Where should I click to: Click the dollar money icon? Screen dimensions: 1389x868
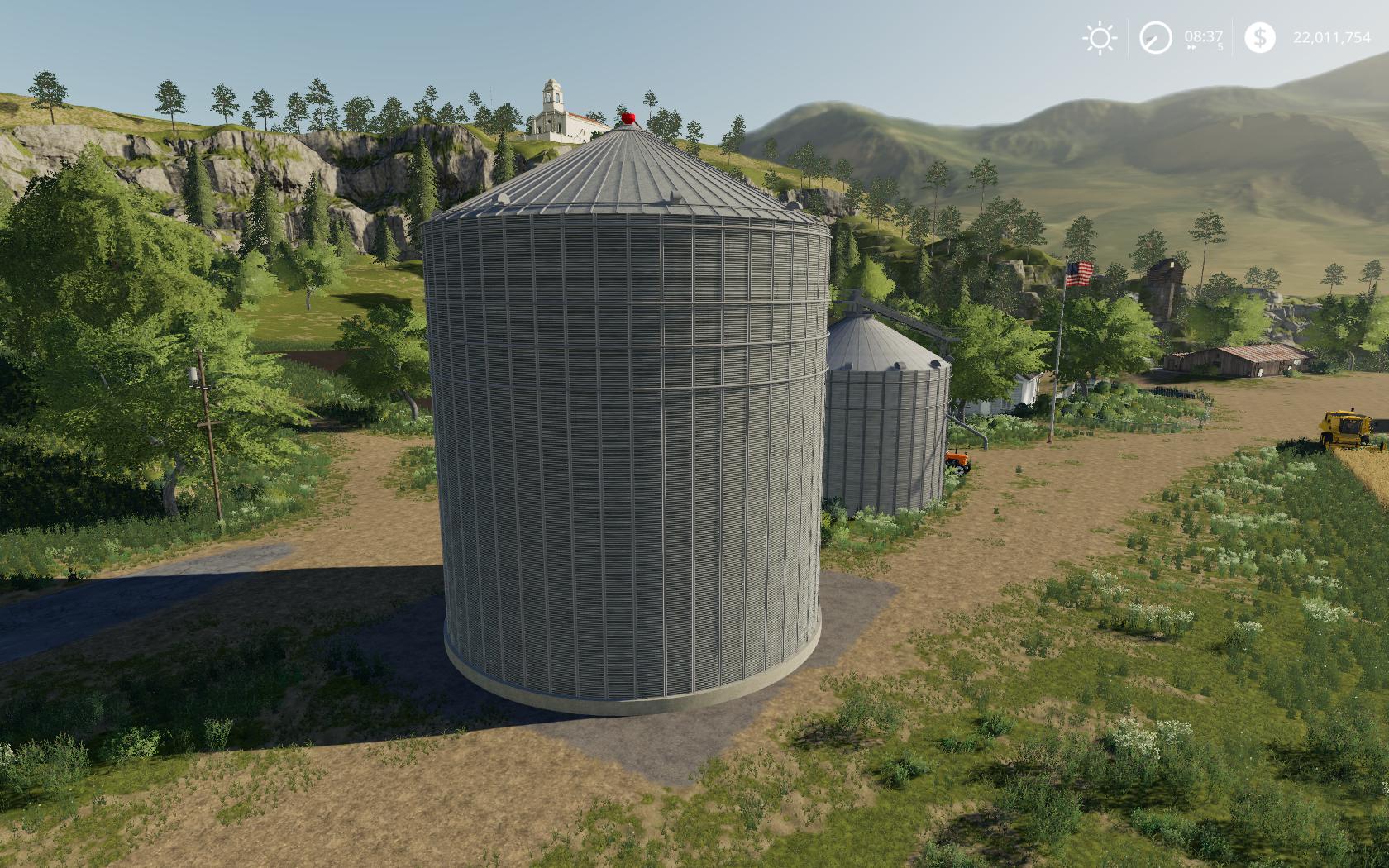1259,38
